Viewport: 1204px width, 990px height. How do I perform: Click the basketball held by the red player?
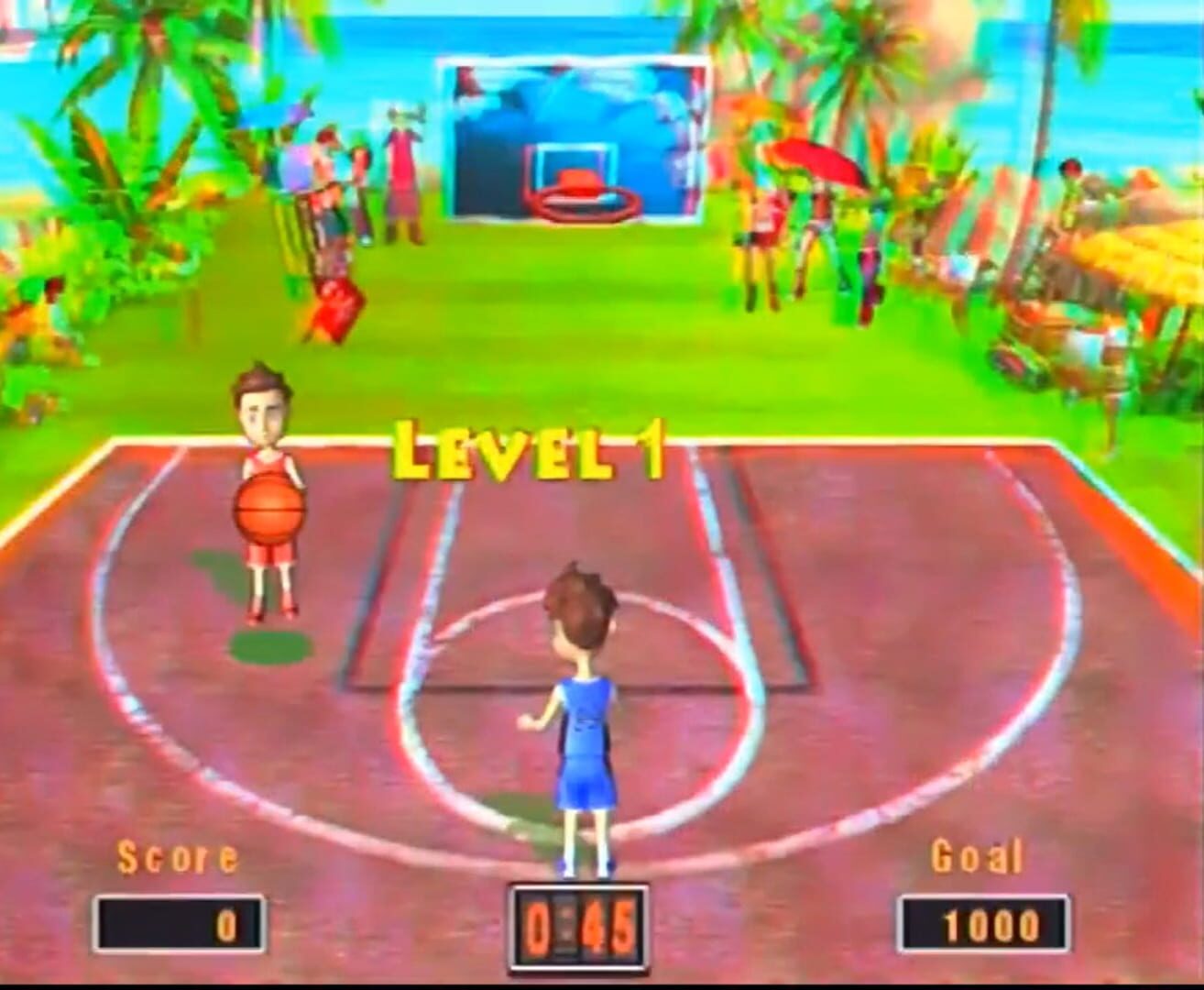(x=270, y=510)
